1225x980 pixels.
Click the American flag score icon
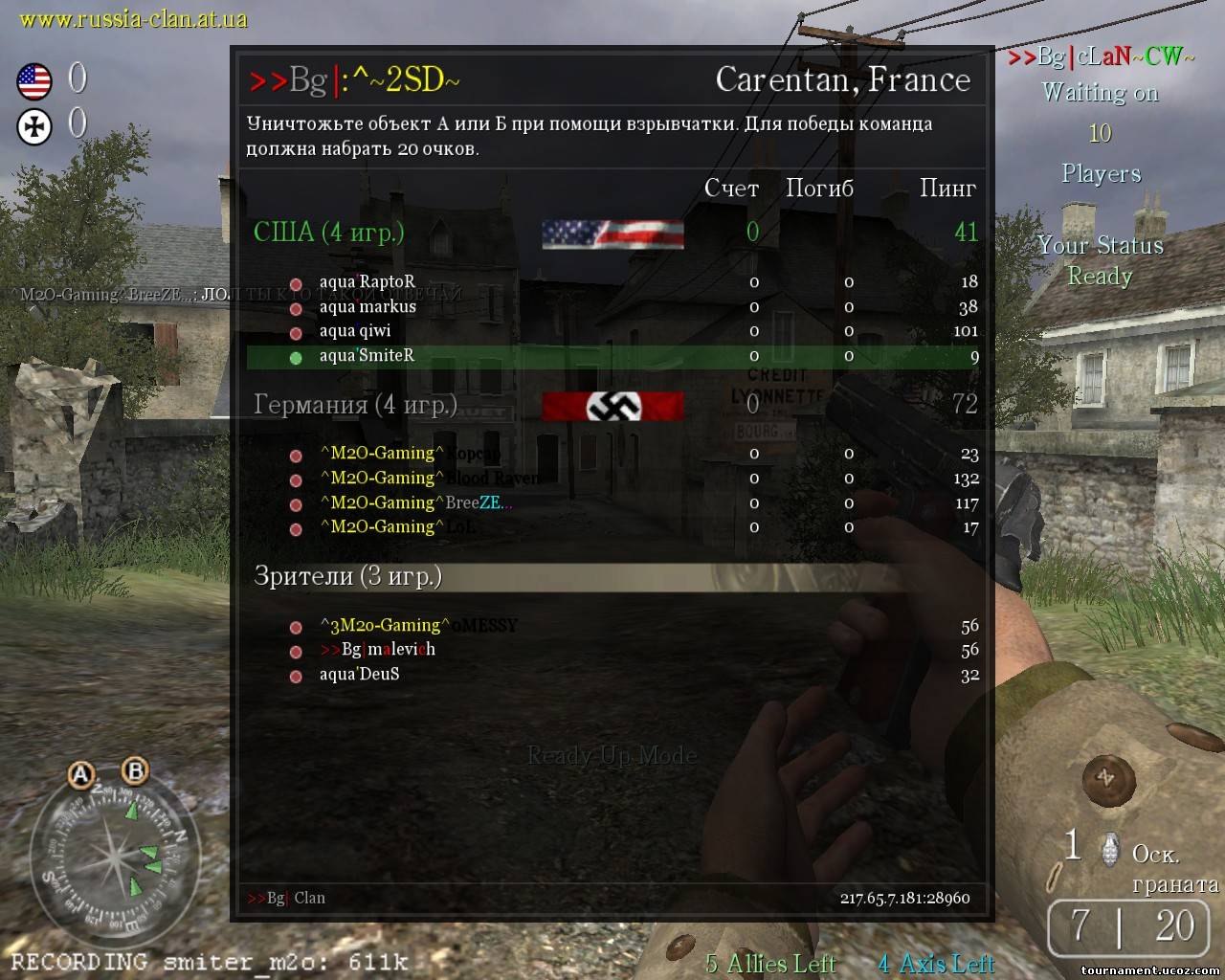pyautogui.click(x=34, y=81)
